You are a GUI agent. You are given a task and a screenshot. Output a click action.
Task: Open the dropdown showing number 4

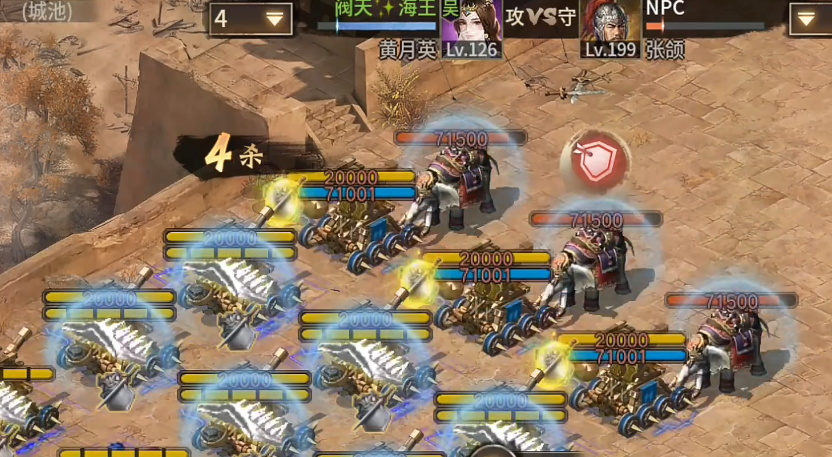[x=250, y=19]
